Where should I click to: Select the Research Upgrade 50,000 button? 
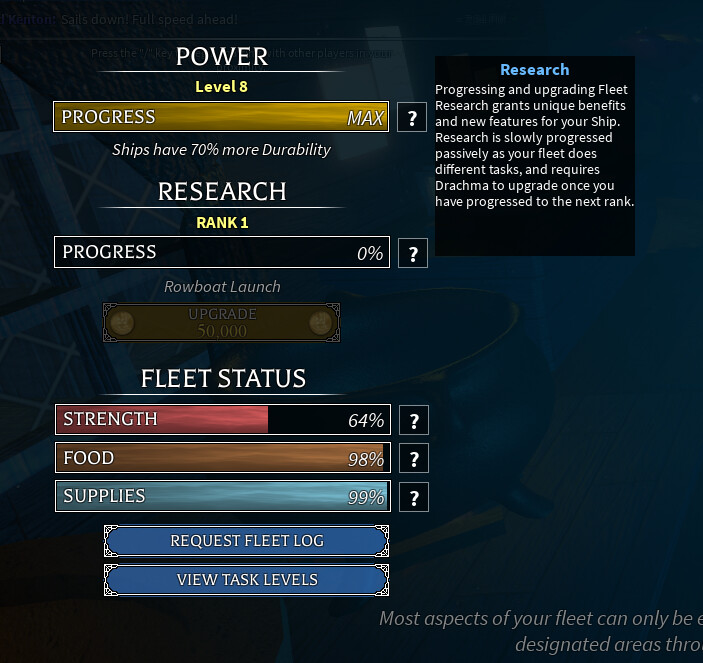coord(222,322)
